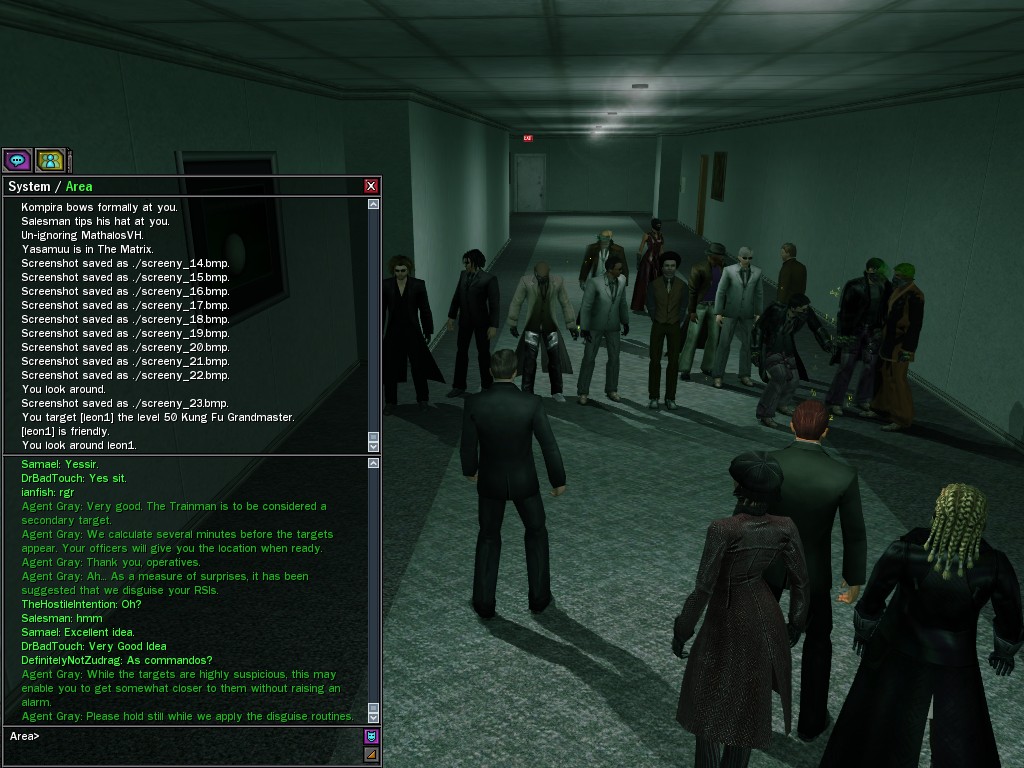The height and width of the screenshot is (768, 1024).
Task: Click the purple mask emote icon
Action: coord(371,736)
